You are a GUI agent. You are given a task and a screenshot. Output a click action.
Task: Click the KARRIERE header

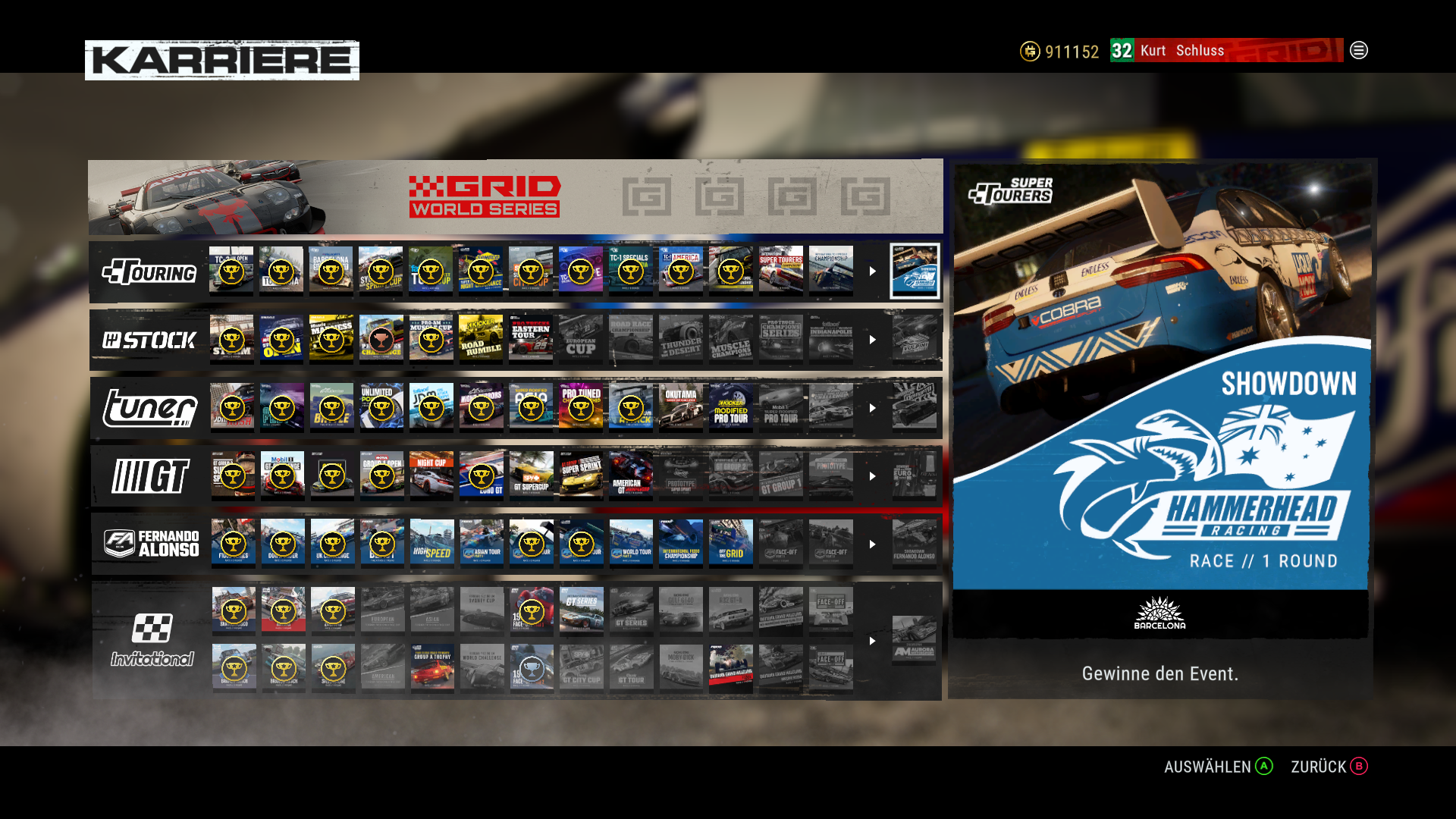(221, 58)
